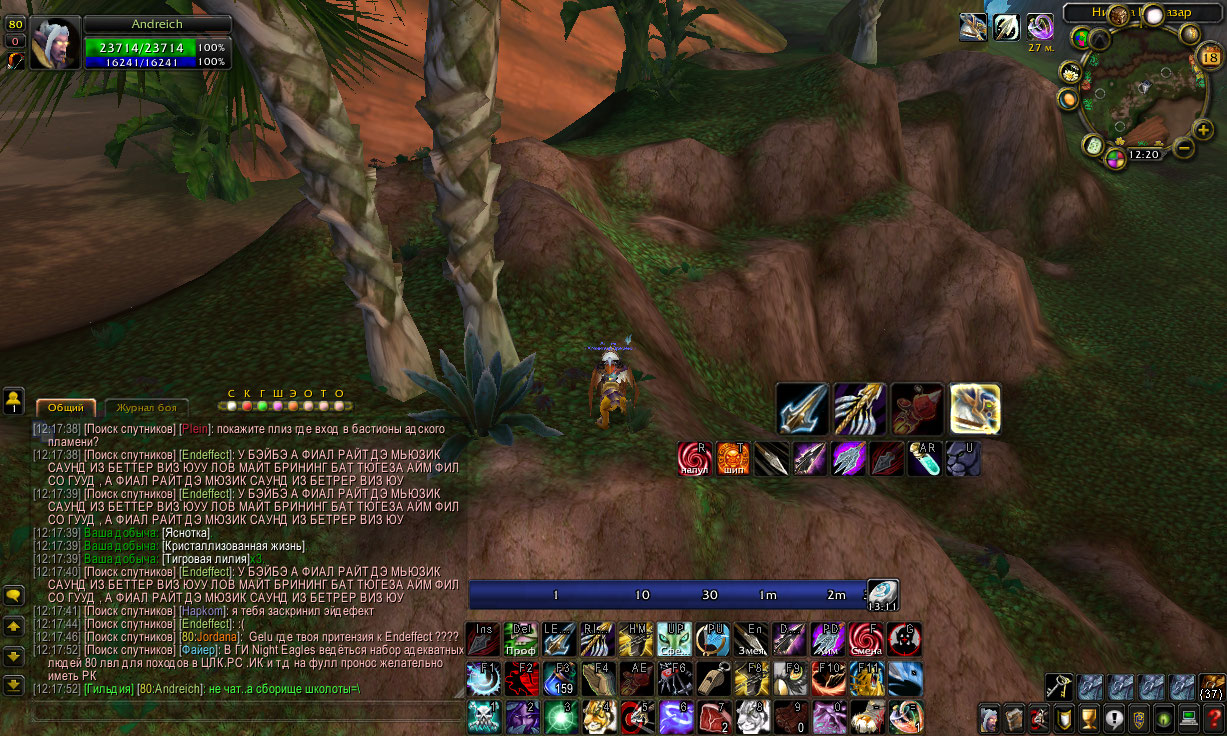Open the backpack showing 37 free slots
Screen dimensions: 1227x736
point(1212,687)
